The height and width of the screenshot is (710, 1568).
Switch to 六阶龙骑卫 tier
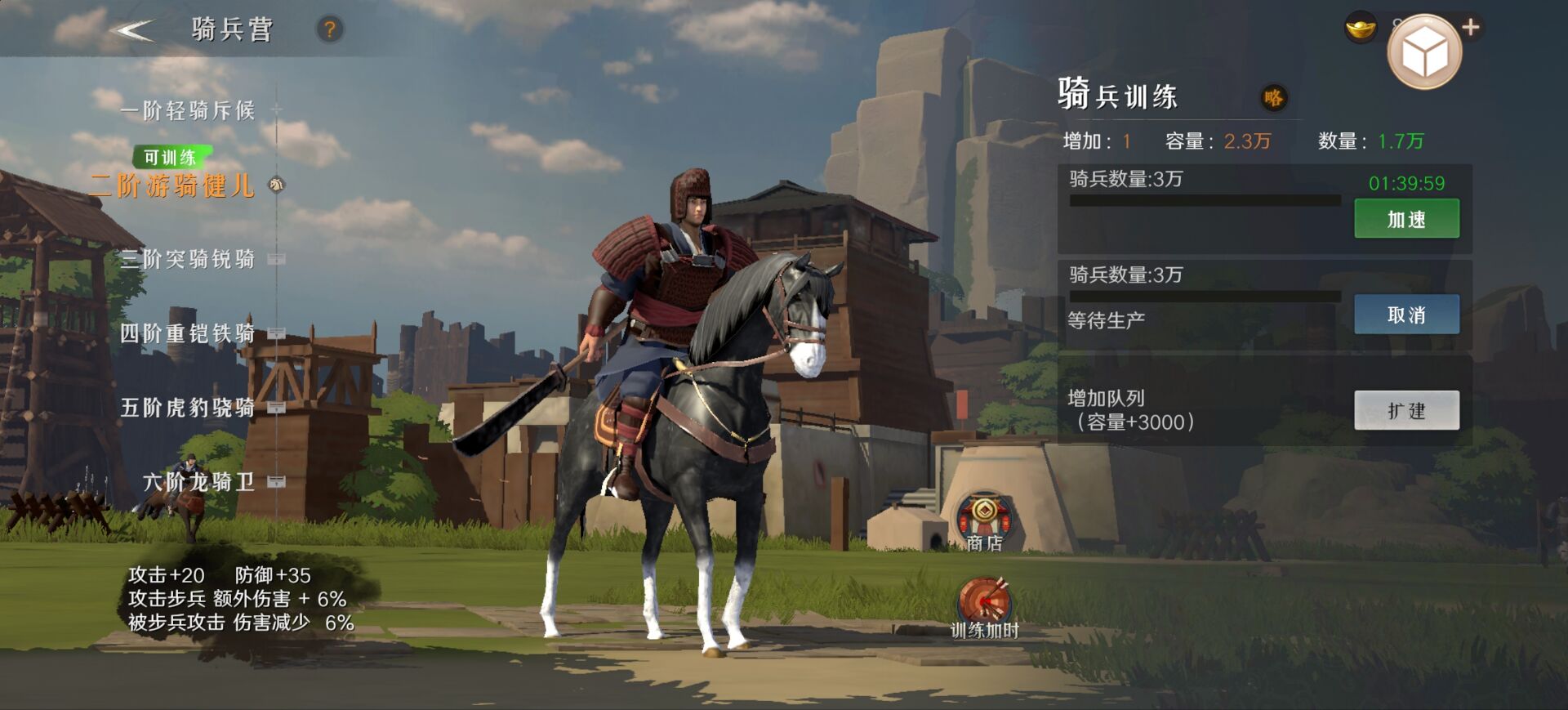199,481
